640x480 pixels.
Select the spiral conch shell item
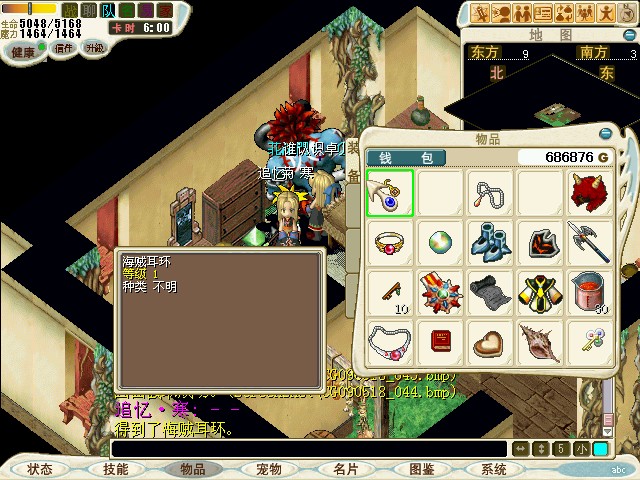point(540,343)
